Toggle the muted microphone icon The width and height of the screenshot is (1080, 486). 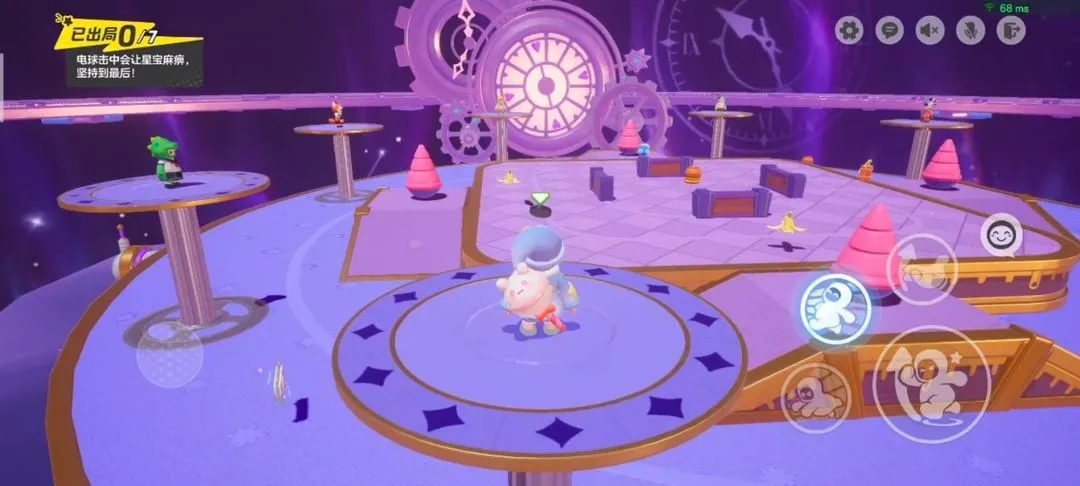970,31
